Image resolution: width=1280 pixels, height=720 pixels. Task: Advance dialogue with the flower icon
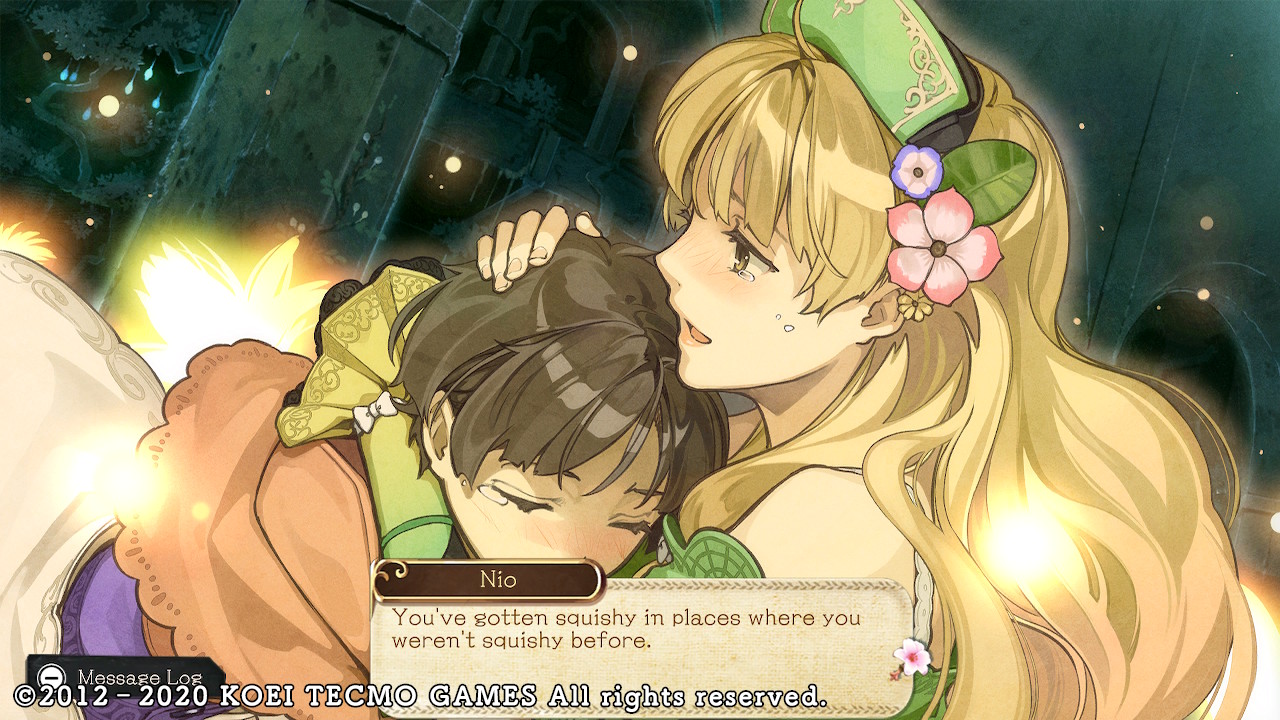(911, 656)
